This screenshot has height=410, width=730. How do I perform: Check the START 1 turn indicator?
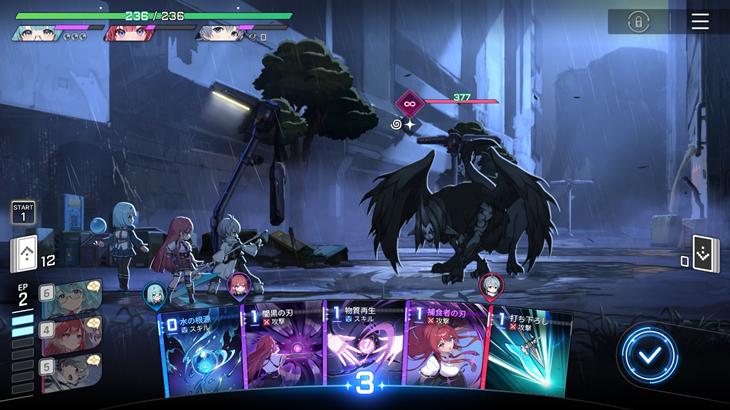click(x=23, y=212)
